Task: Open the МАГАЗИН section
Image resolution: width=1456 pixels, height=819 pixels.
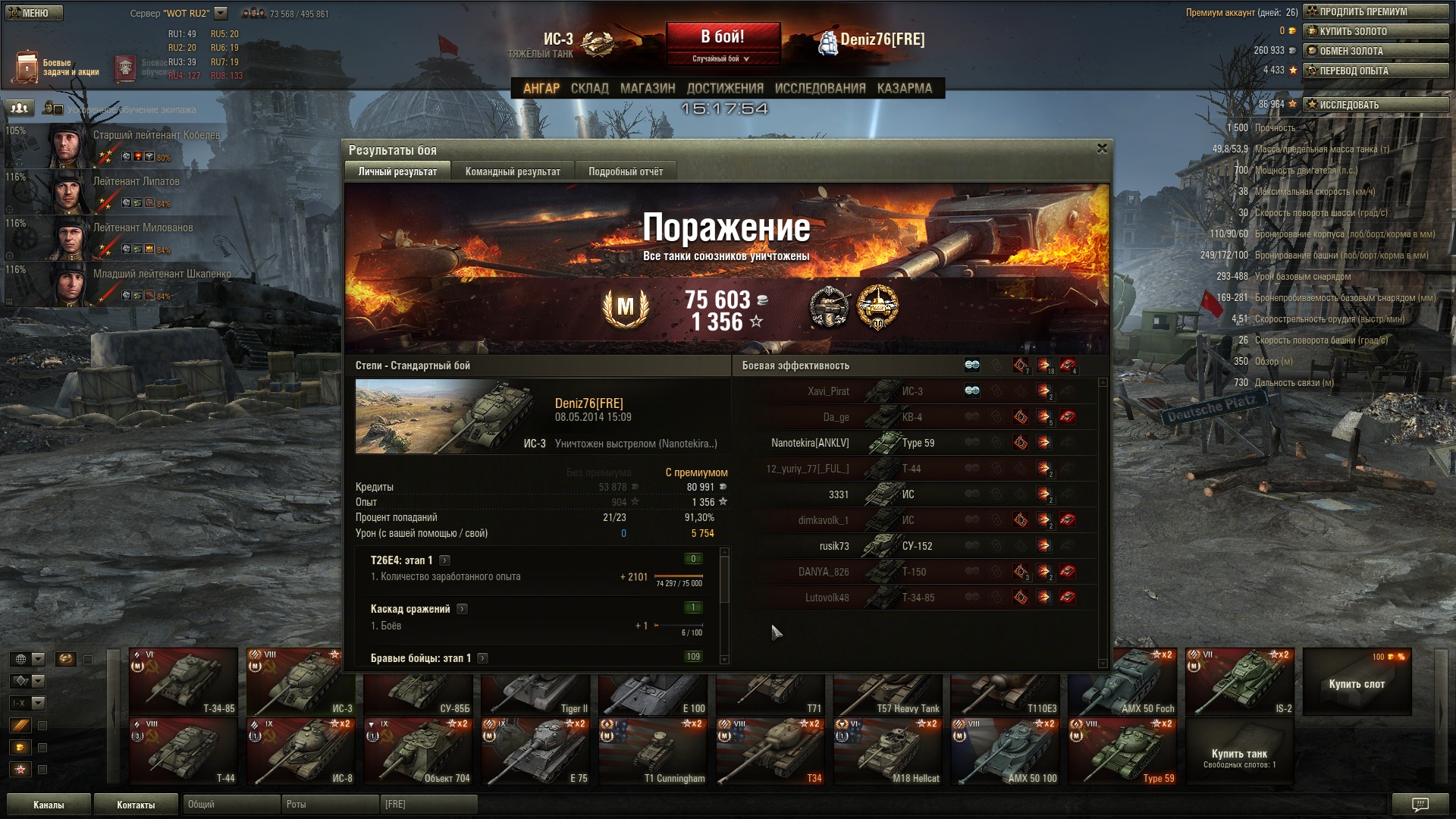Action: point(648,89)
